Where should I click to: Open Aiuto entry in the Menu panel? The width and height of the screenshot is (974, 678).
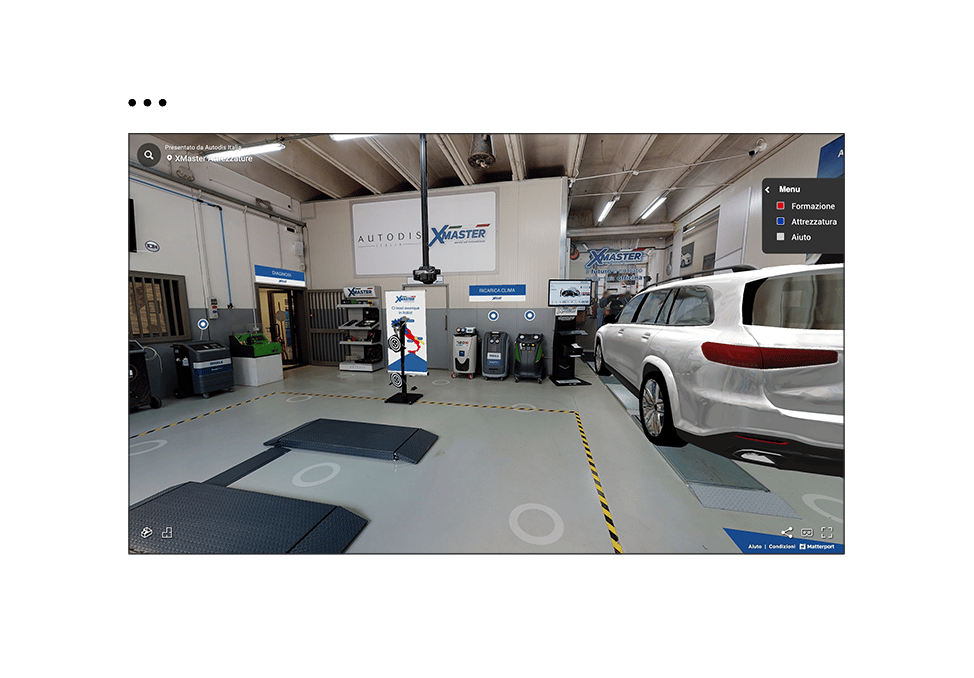[x=800, y=237]
